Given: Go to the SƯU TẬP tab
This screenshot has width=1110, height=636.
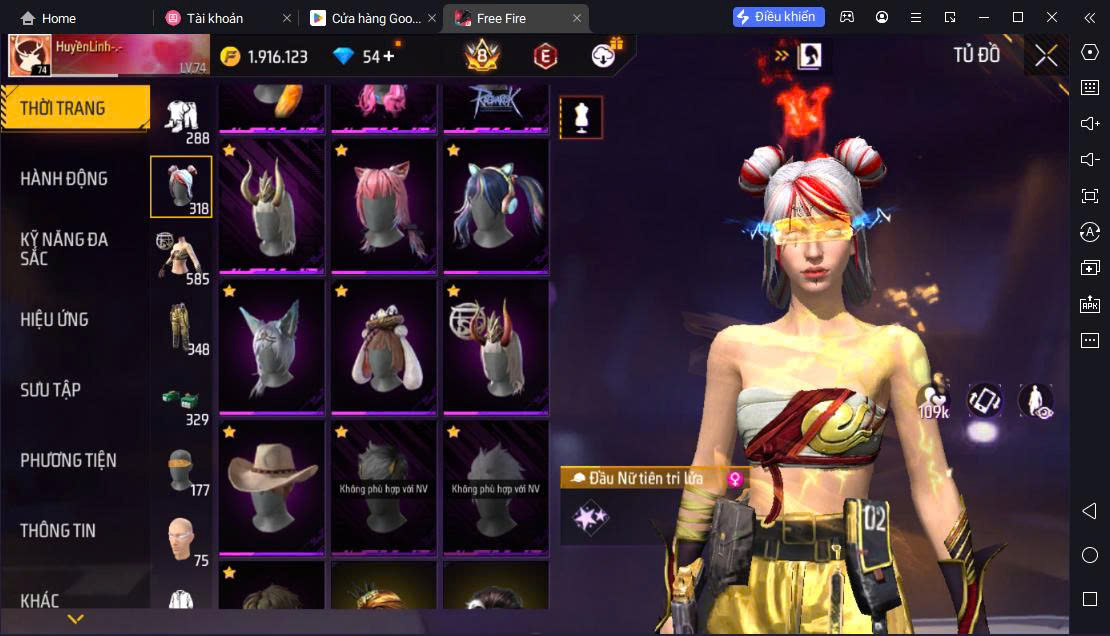Looking at the screenshot, I should pos(50,390).
